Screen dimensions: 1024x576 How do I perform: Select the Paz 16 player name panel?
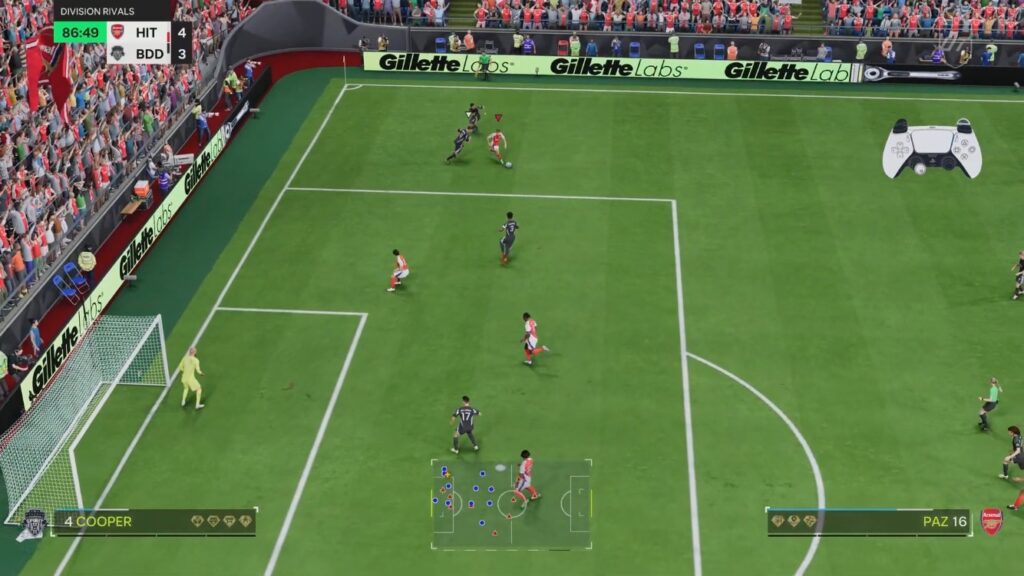(868, 521)
